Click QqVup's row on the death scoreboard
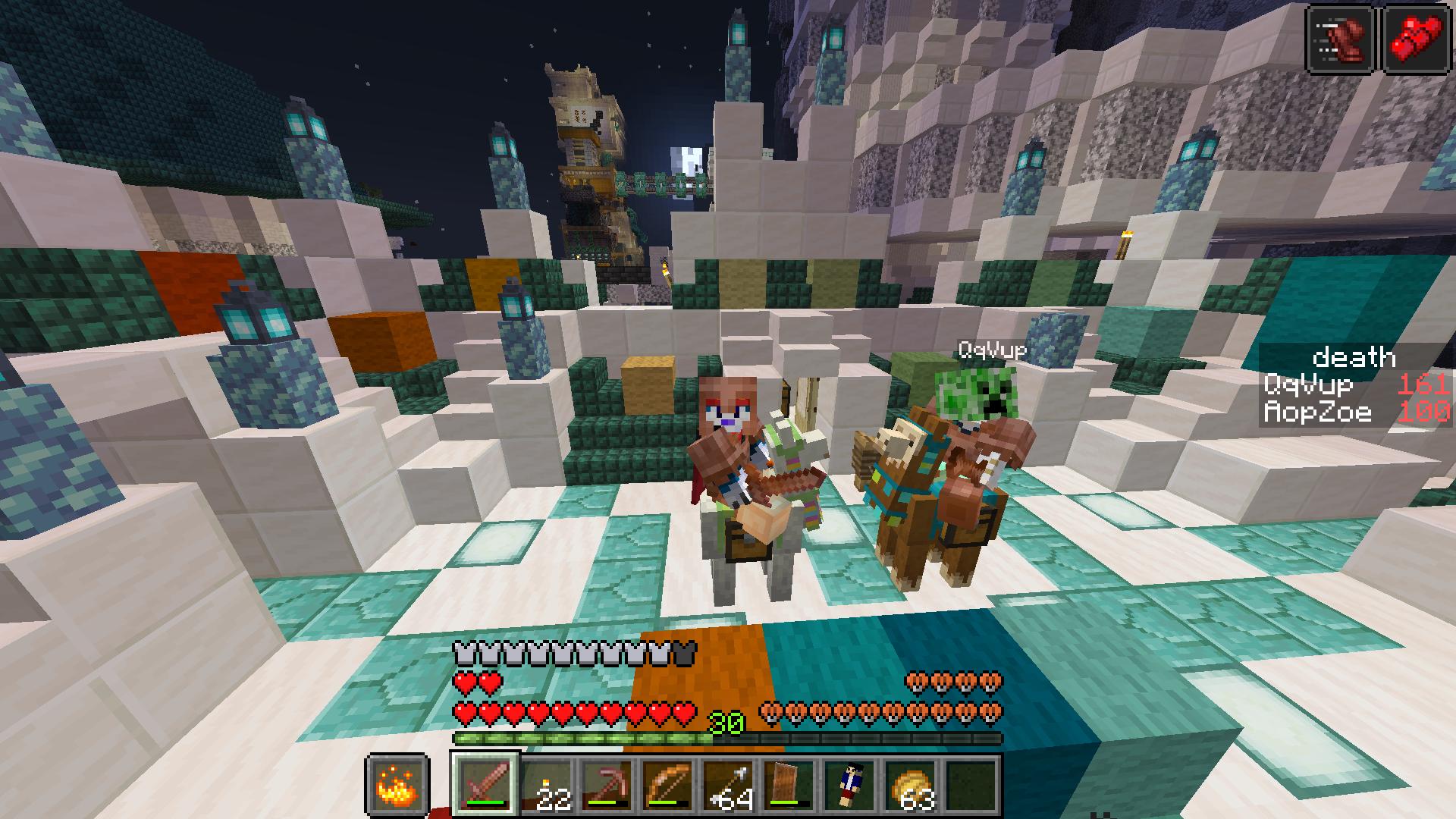This screenshot has width=1456, height=819. (x=1356, y=385)
